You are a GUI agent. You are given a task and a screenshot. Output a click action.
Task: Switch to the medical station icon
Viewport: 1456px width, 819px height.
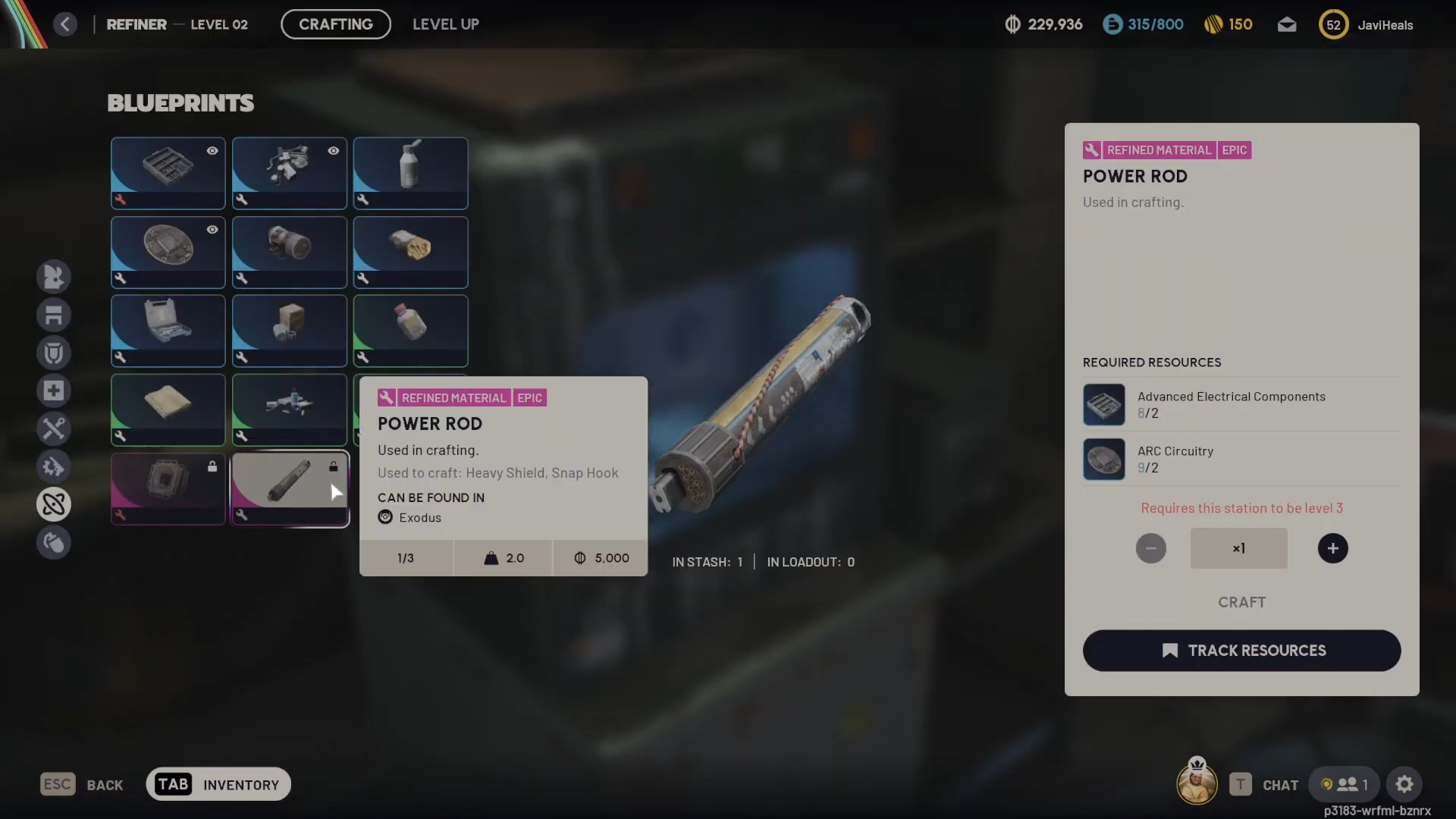point(54,391)
